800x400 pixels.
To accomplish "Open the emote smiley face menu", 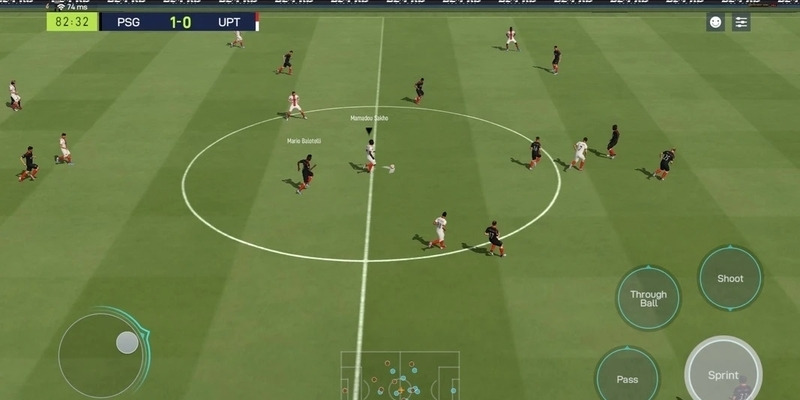I will click(x=716, y=22).
